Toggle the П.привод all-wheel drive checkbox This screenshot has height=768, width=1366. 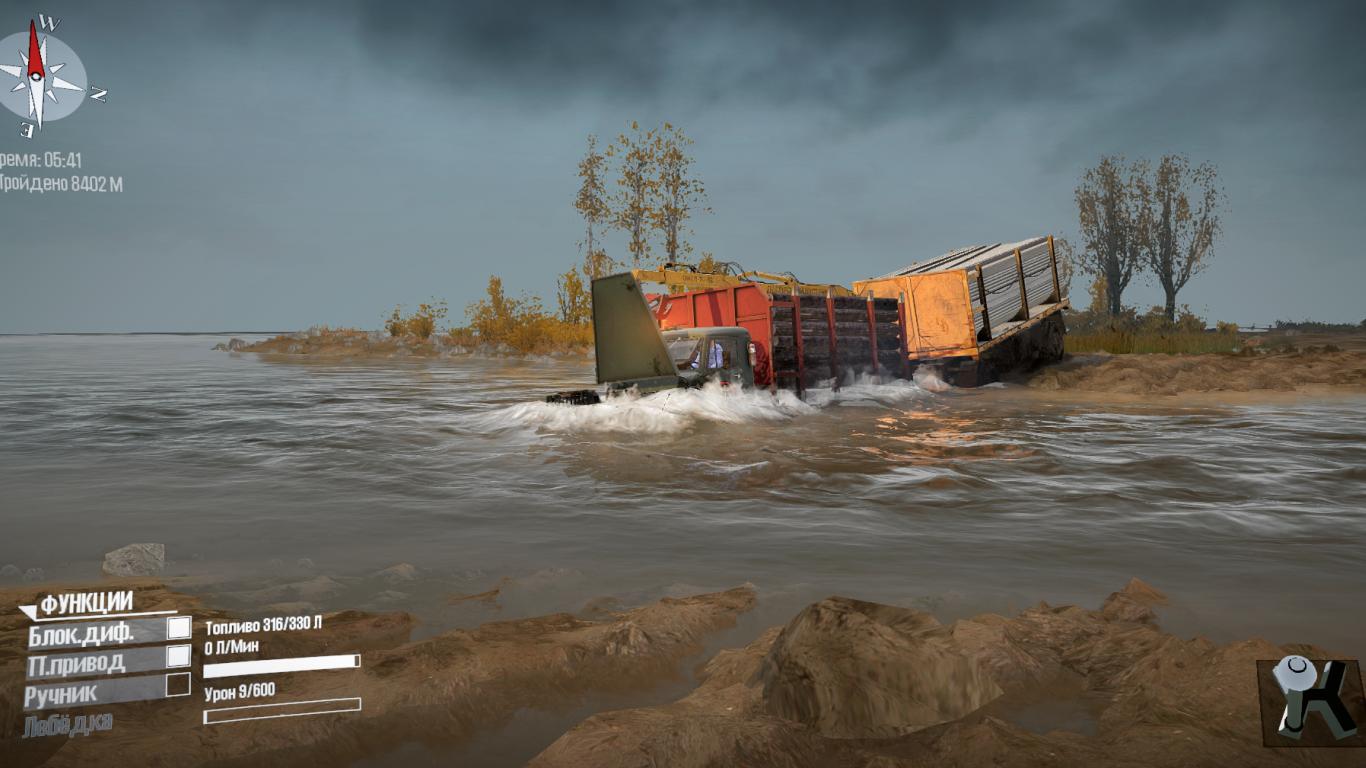(x=178, y=656)
